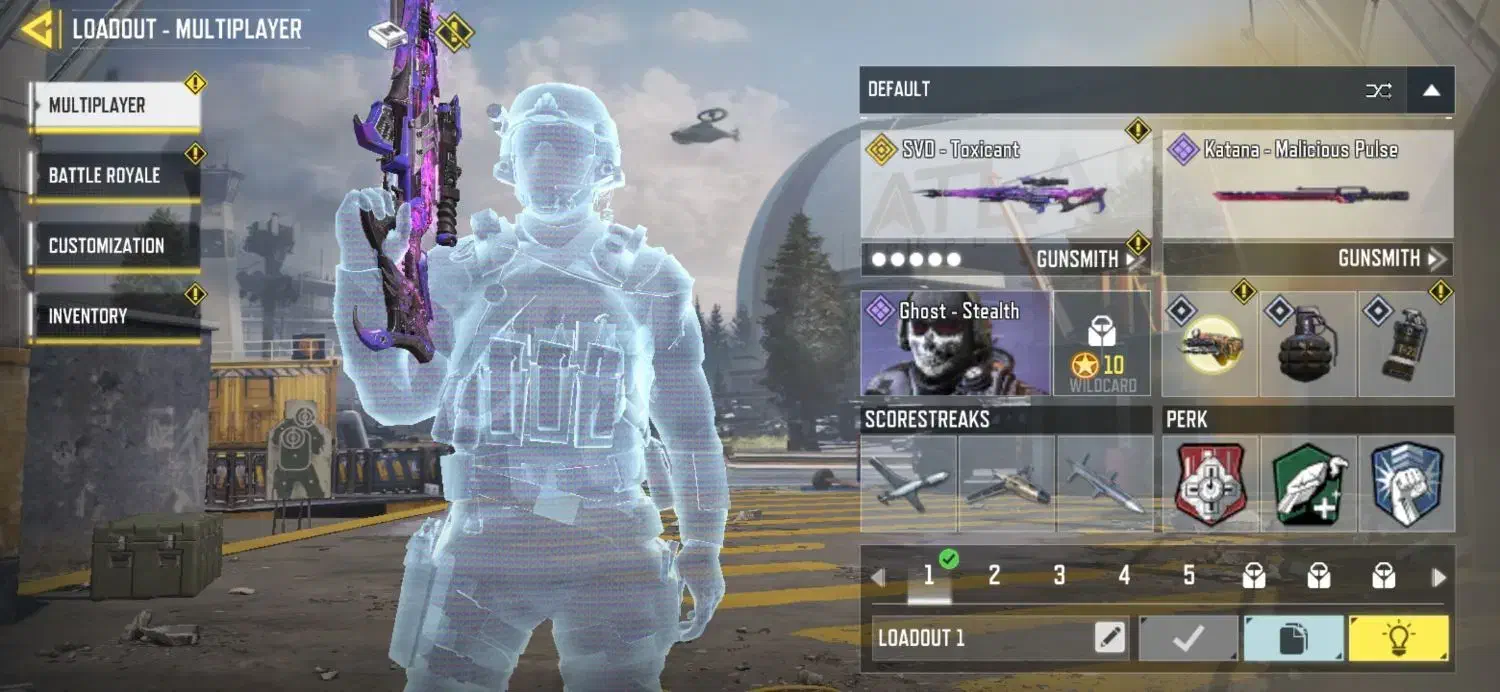Viewport: 1500px width, 692px height.
Task: Click the yellow lightbulb recommendation button
Action: click(1398, 638)
